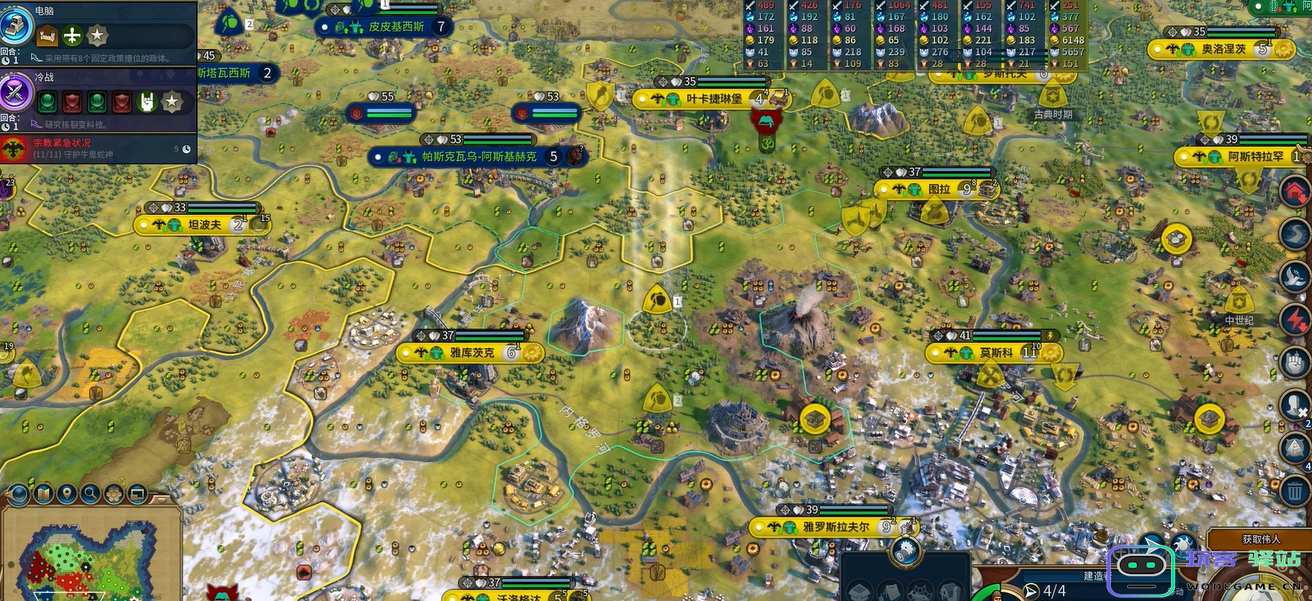The width and height of the screenshot is (1312, 601).
Task: Select the red lightning bolt action icon
Action: click(x=1296, y=320)
